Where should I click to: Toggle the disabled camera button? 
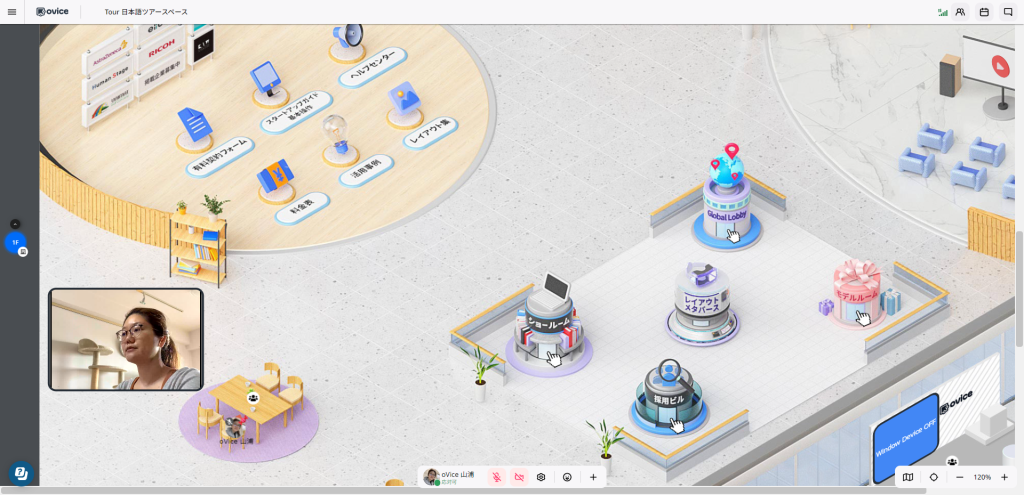(519, 478)
